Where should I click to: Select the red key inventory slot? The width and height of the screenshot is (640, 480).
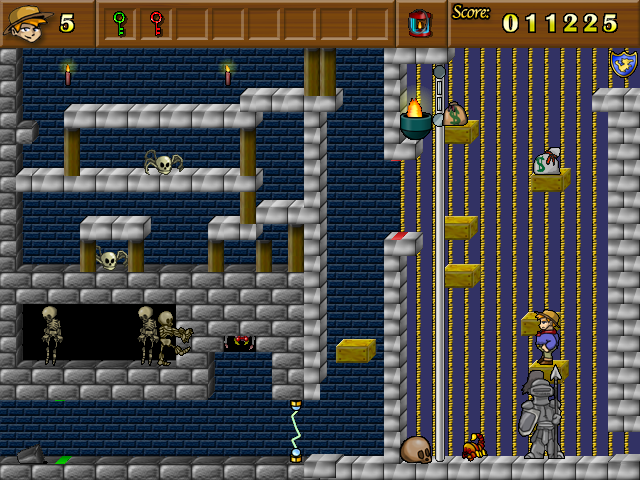[x=156, y=23]
